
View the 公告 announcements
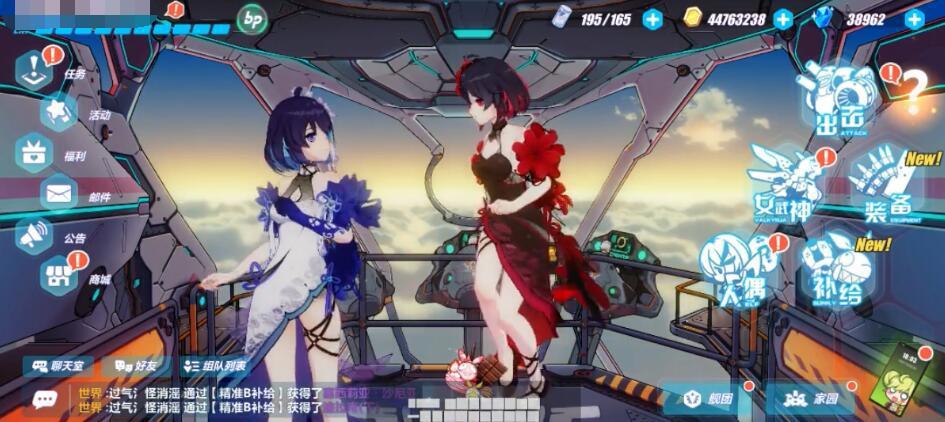[36, 236]
